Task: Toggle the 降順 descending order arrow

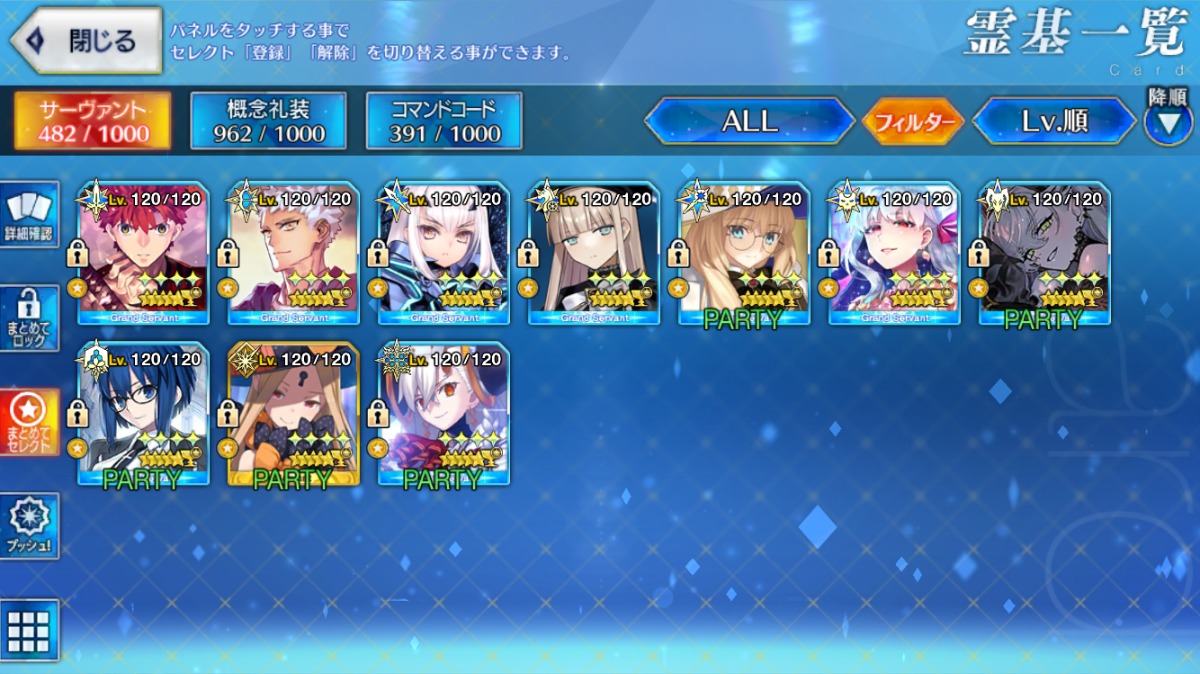Action: 1167,120
